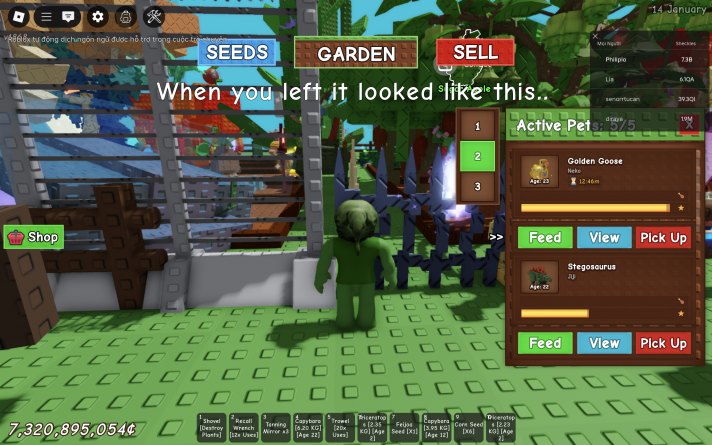Open the gear settings icon
This screenshot has width=712, height=445.
tap(97, 16)
